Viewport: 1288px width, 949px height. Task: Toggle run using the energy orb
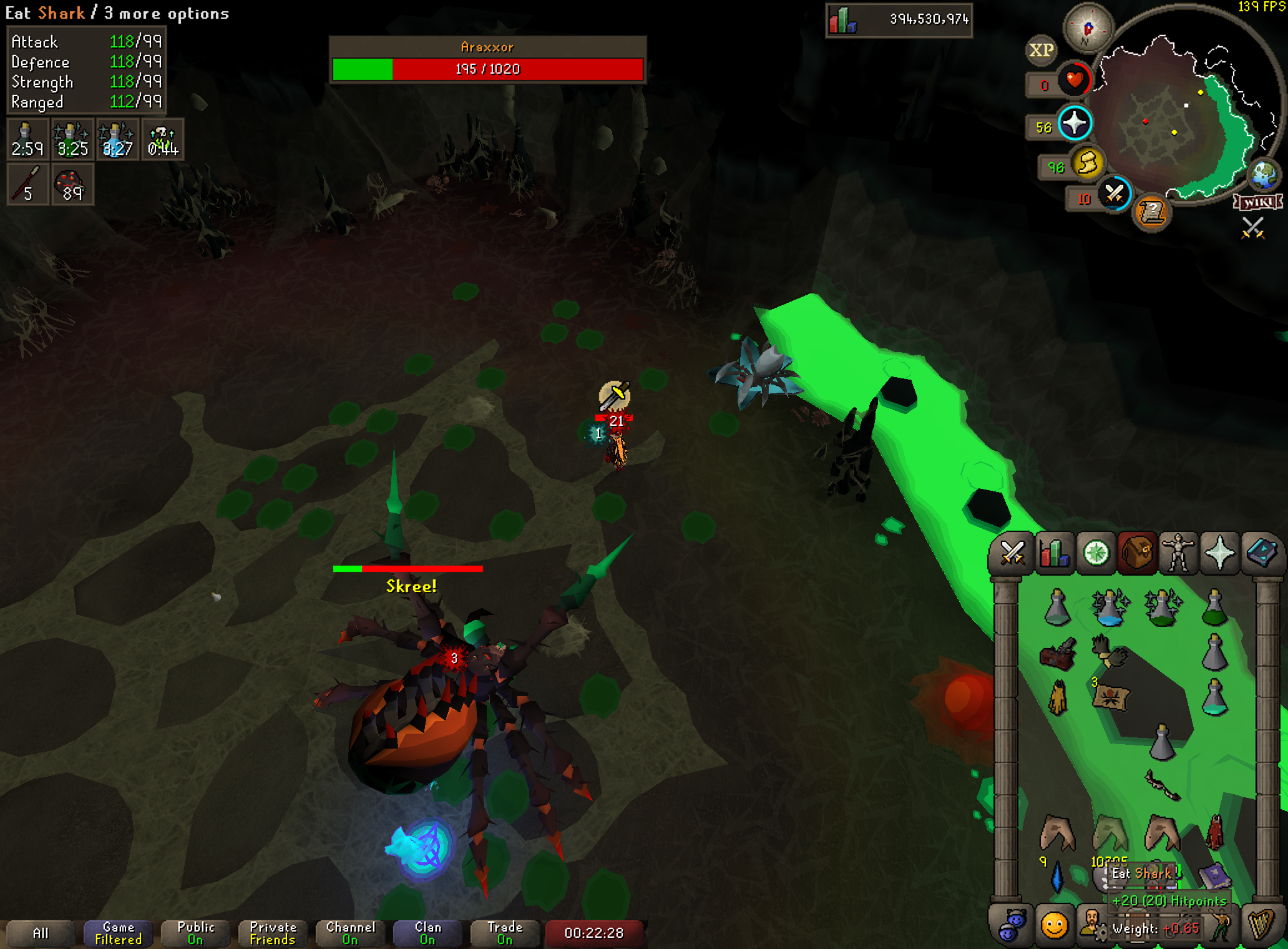point(1088,164)
